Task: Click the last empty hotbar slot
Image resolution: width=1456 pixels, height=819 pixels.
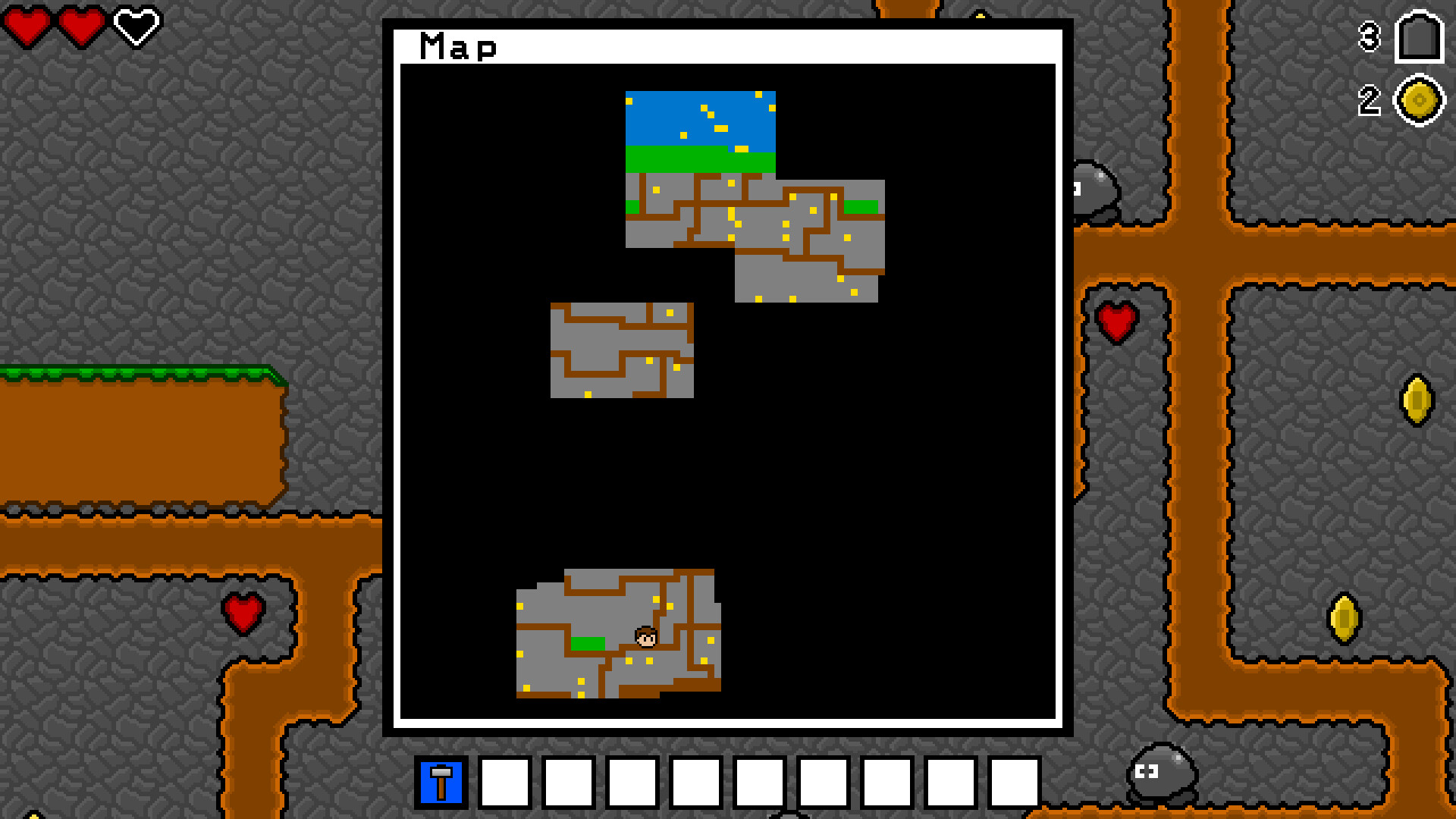Action: click(x=1015, y=782)
